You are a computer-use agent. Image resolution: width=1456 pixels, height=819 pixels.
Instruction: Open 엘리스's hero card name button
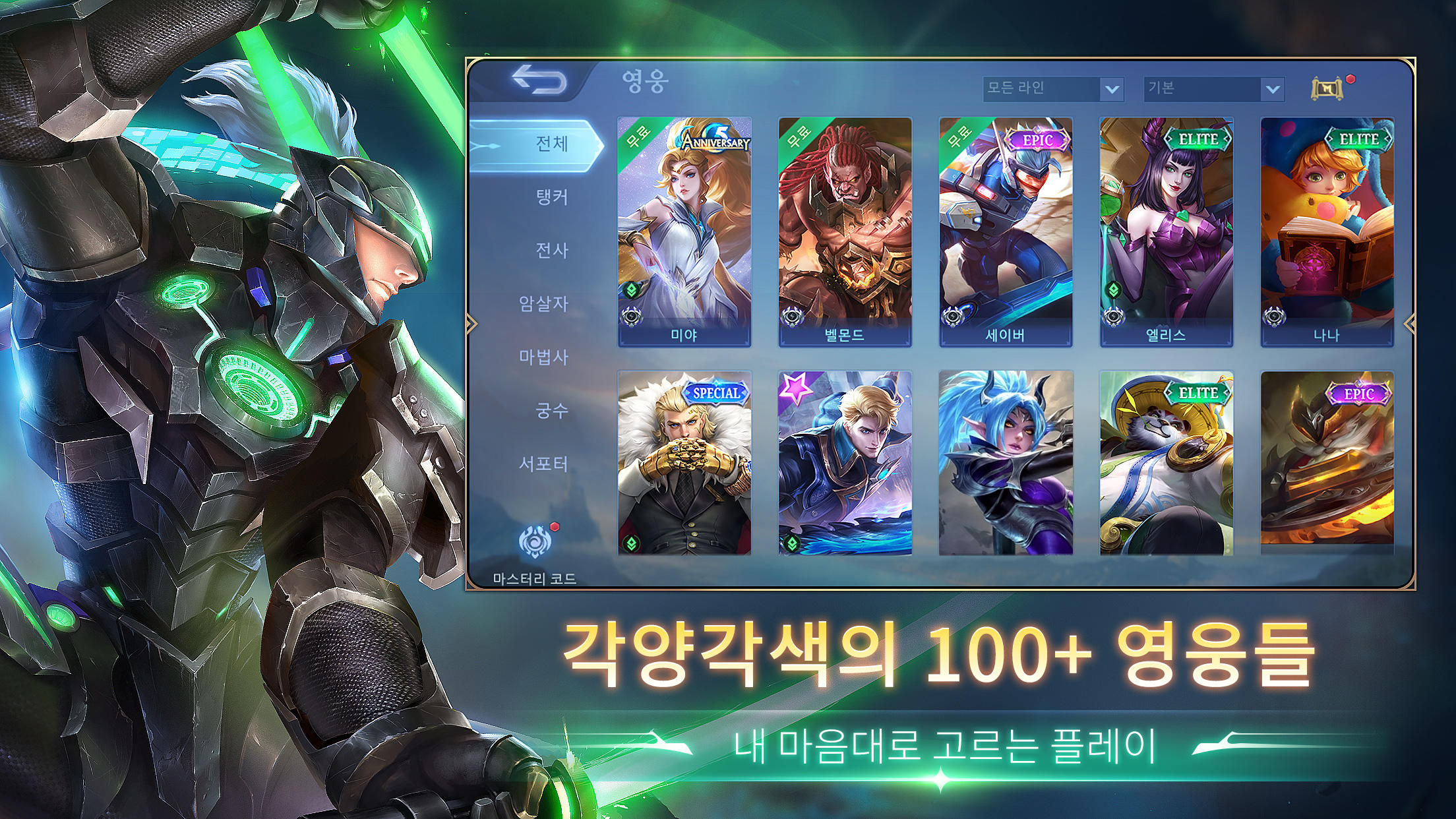(1165, 337)
